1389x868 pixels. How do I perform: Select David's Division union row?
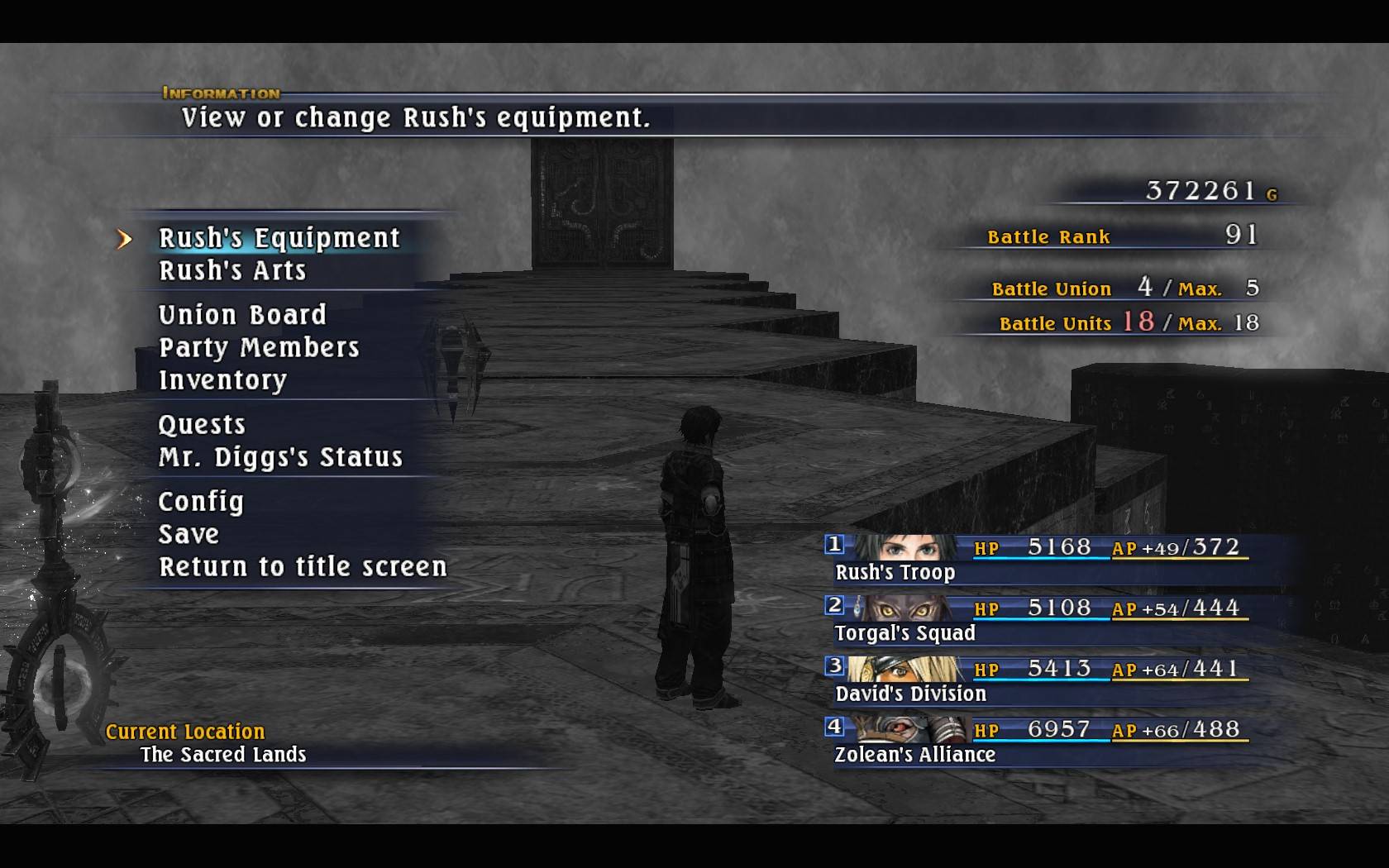[x=1037, y=680]
